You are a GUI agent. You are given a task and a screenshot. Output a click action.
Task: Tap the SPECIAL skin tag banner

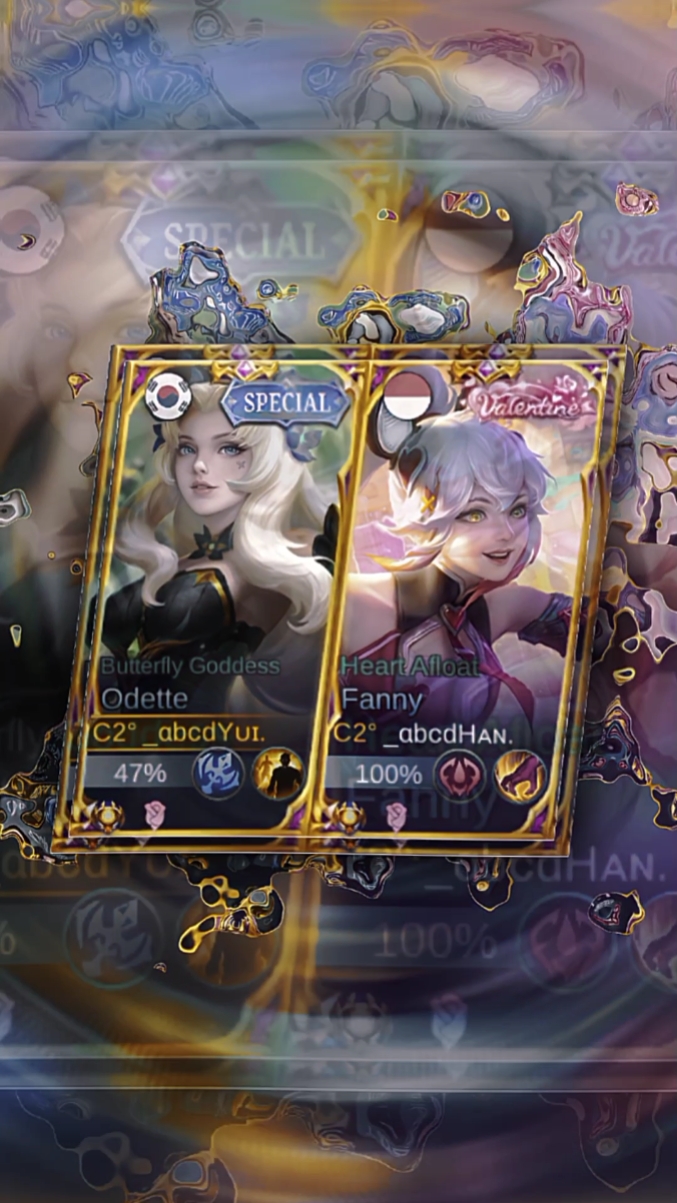[286, 403]
